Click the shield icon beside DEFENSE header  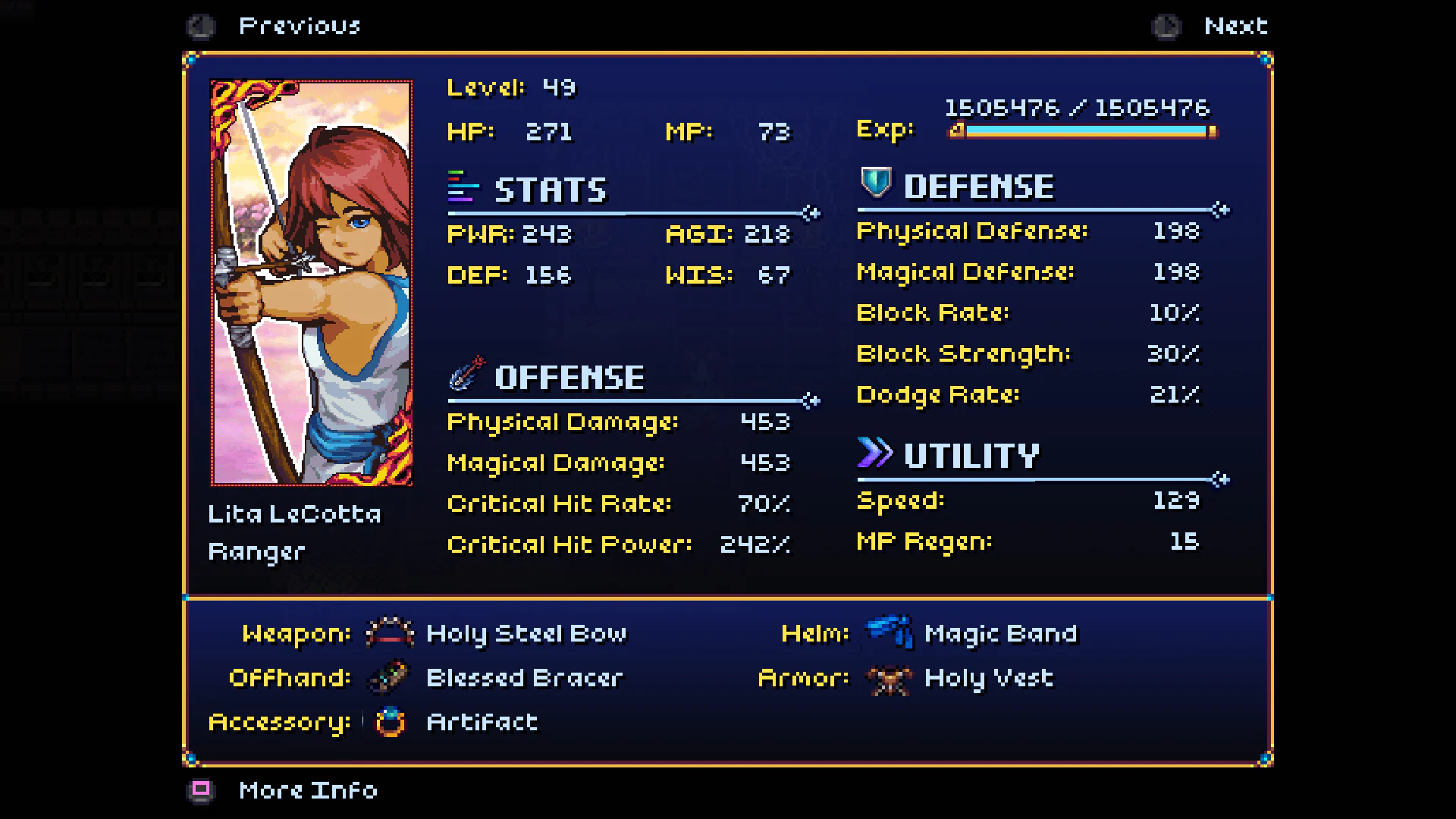(876, 184)
